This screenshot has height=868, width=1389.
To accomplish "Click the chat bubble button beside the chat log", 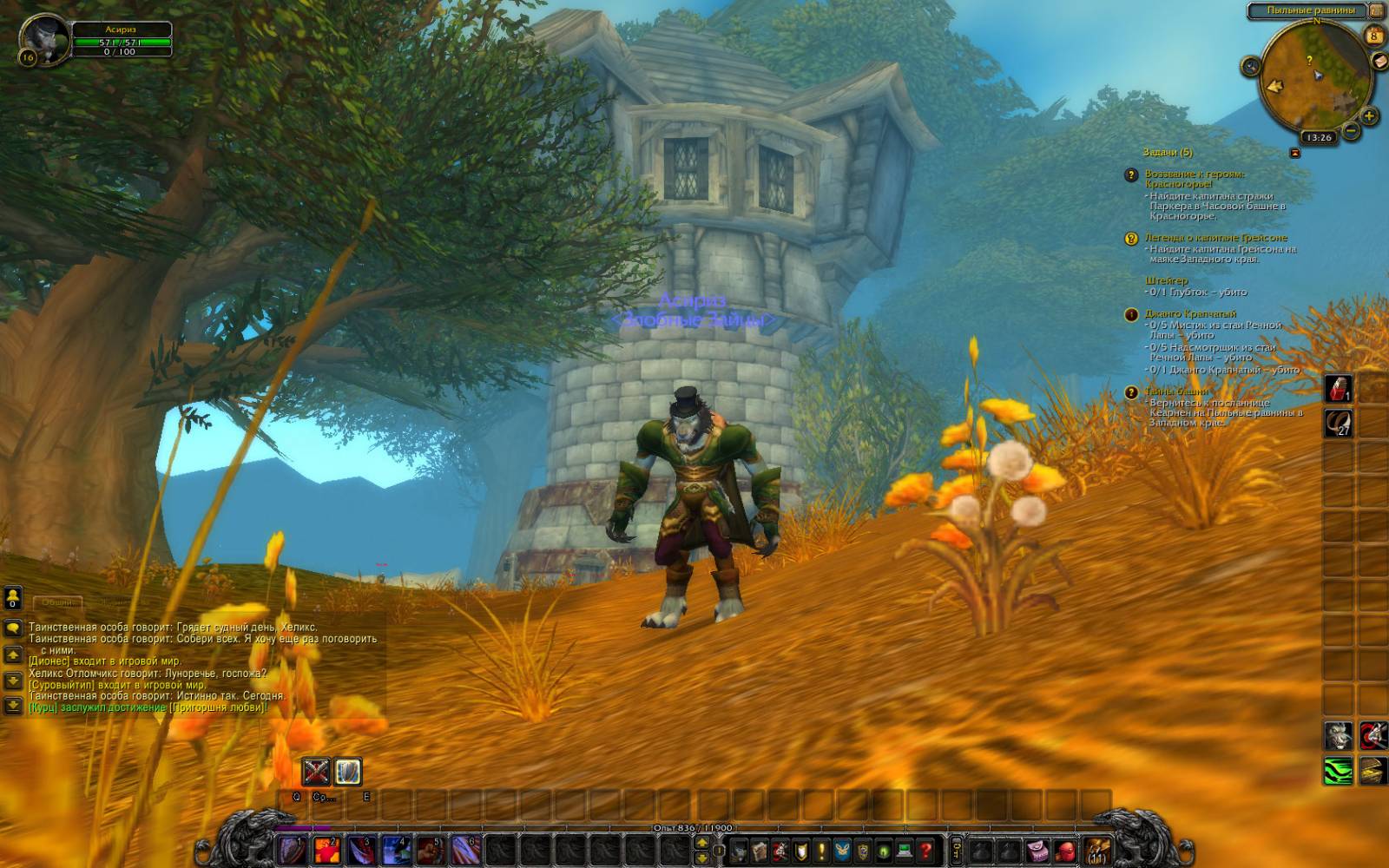I will 13,628.
